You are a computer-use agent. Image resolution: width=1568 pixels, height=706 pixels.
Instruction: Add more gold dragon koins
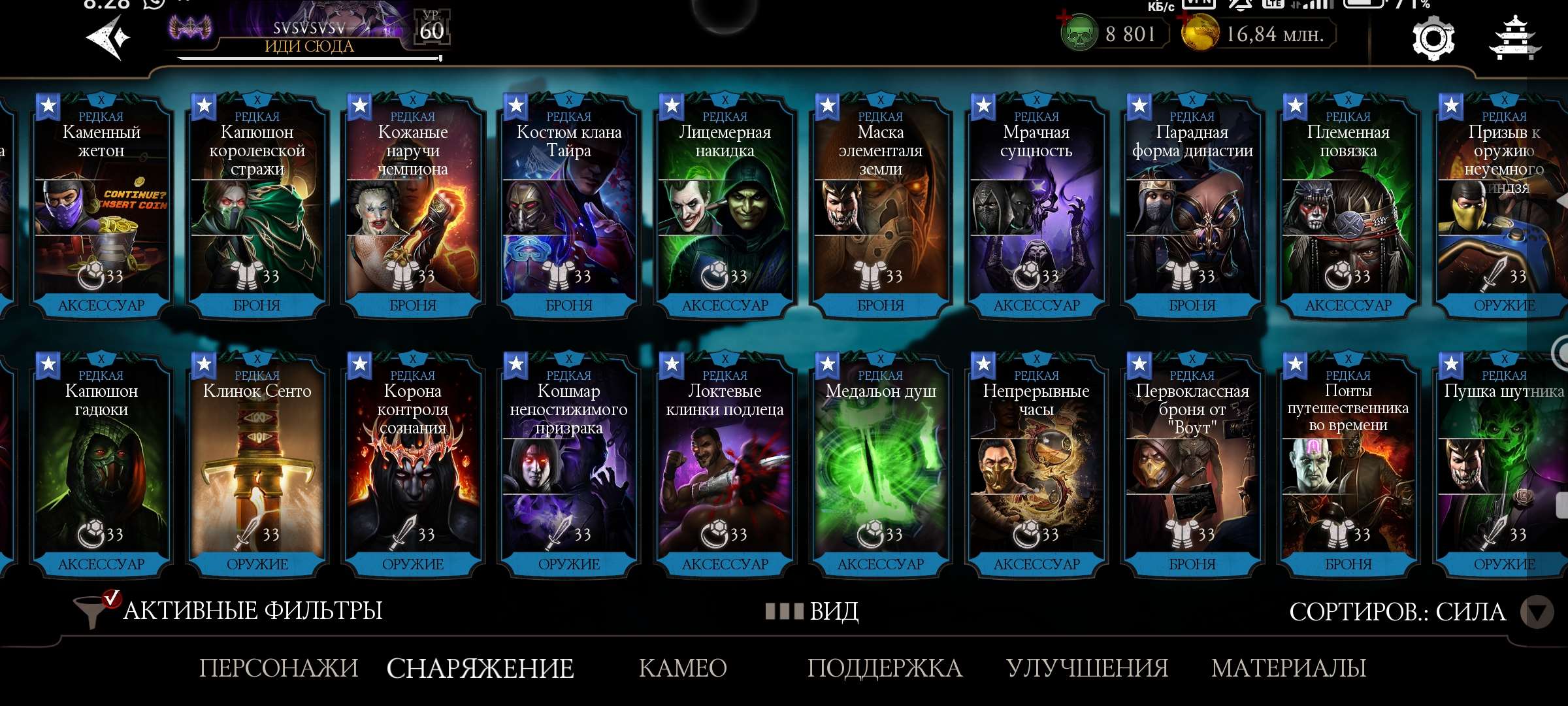tap(1200, 34)
